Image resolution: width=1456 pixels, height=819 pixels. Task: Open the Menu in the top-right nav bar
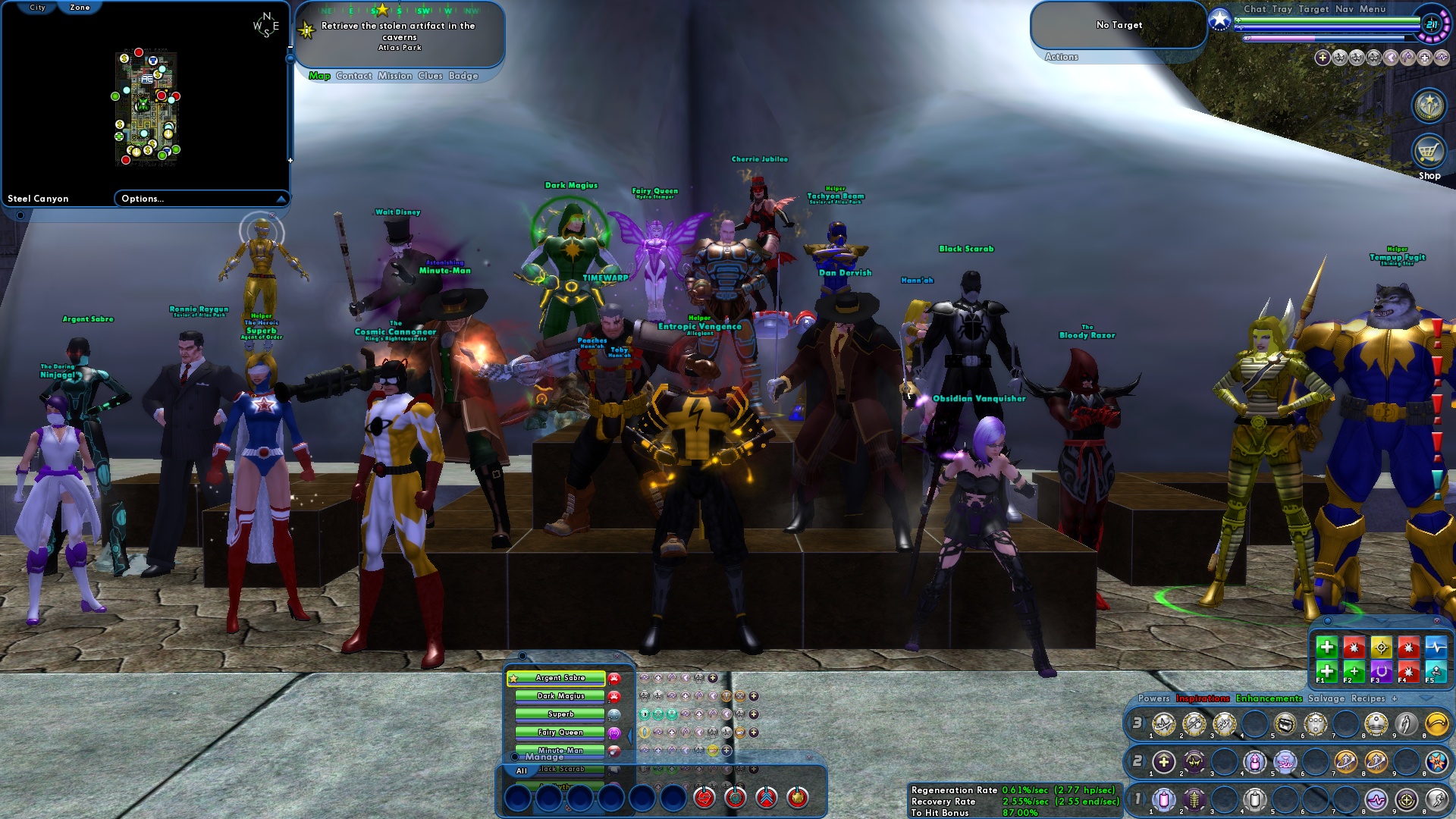coord(1373,9)
